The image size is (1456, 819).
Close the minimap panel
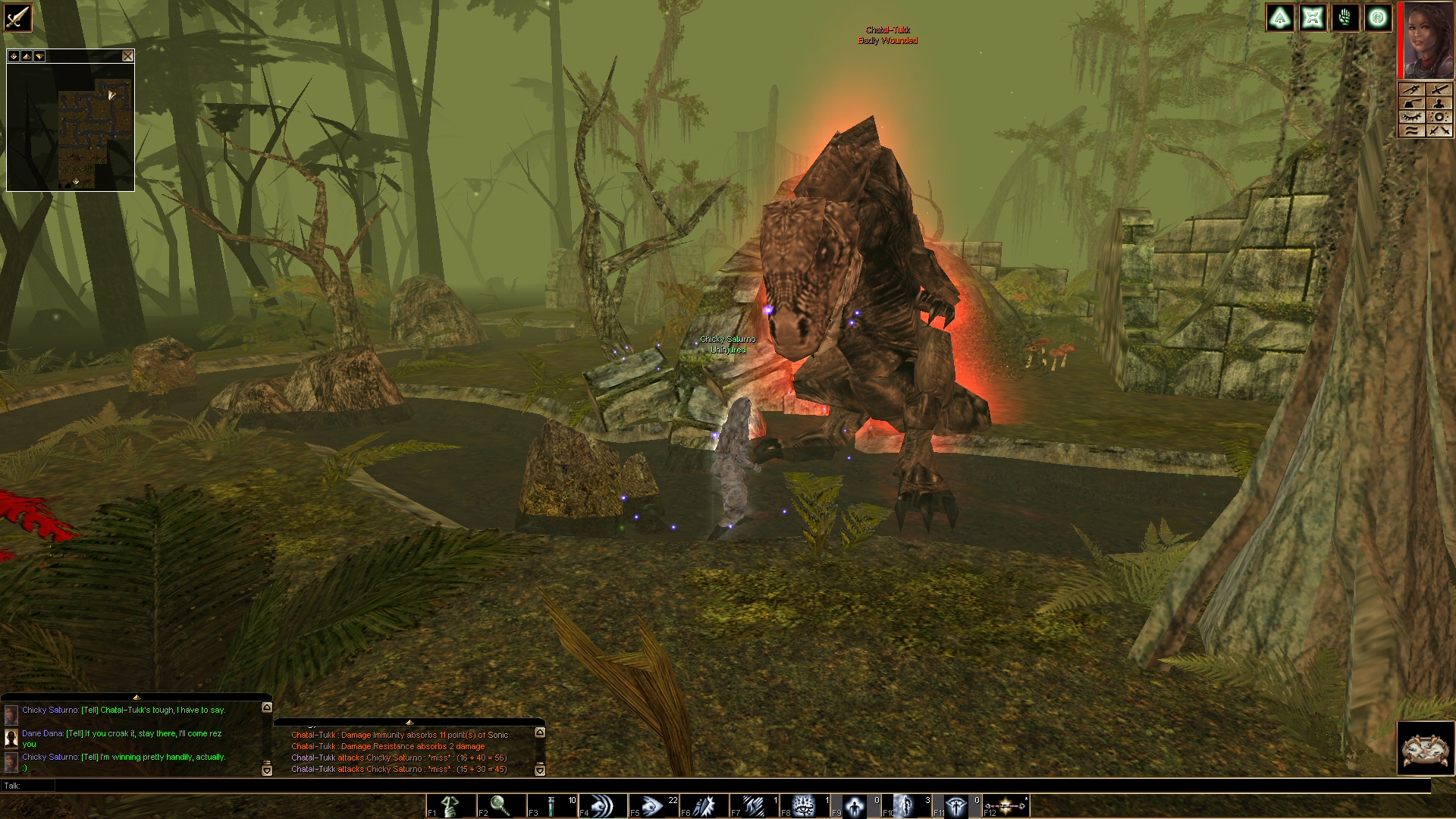[x=127, y=56]
